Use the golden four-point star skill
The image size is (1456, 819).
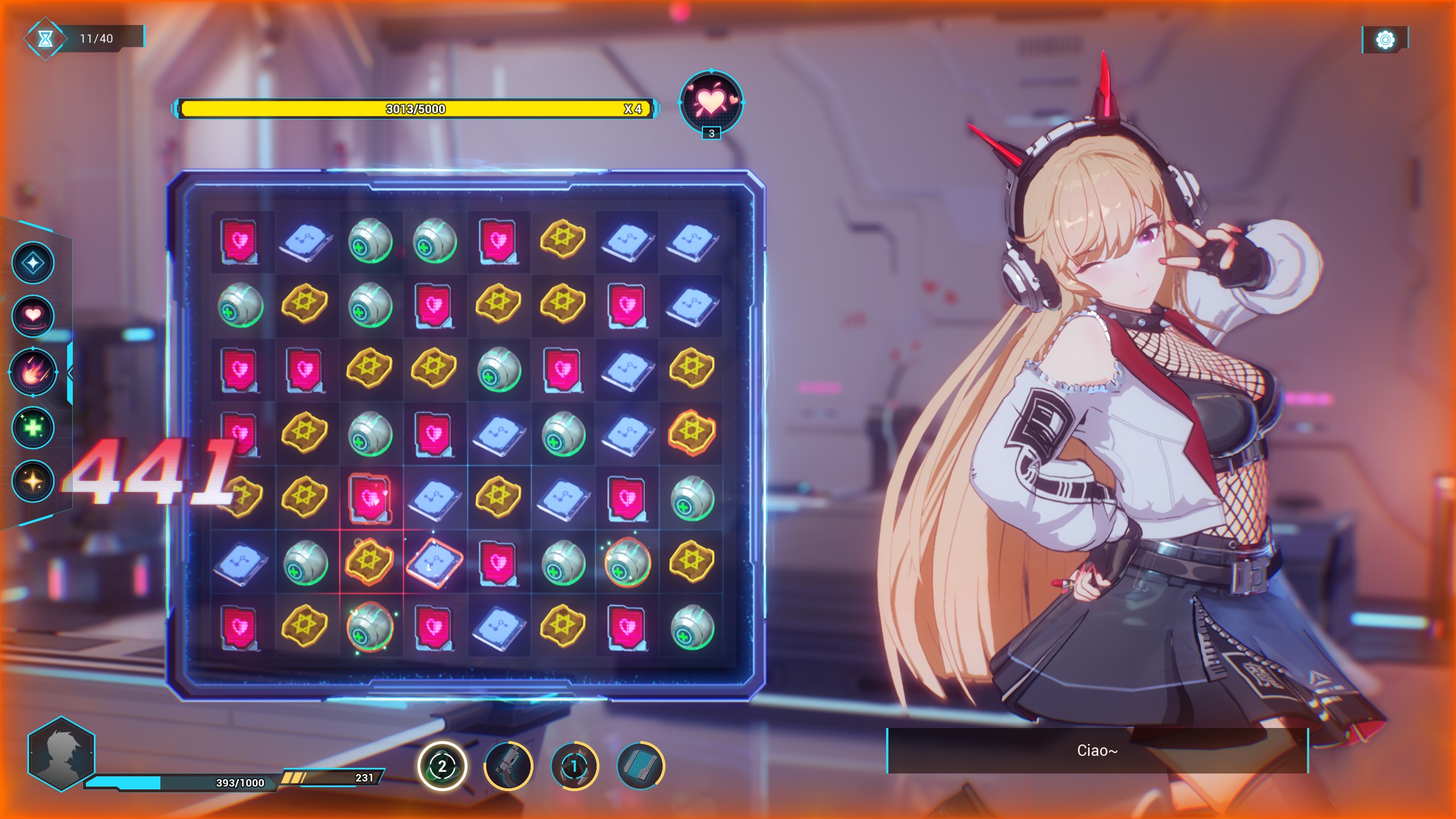33,481
